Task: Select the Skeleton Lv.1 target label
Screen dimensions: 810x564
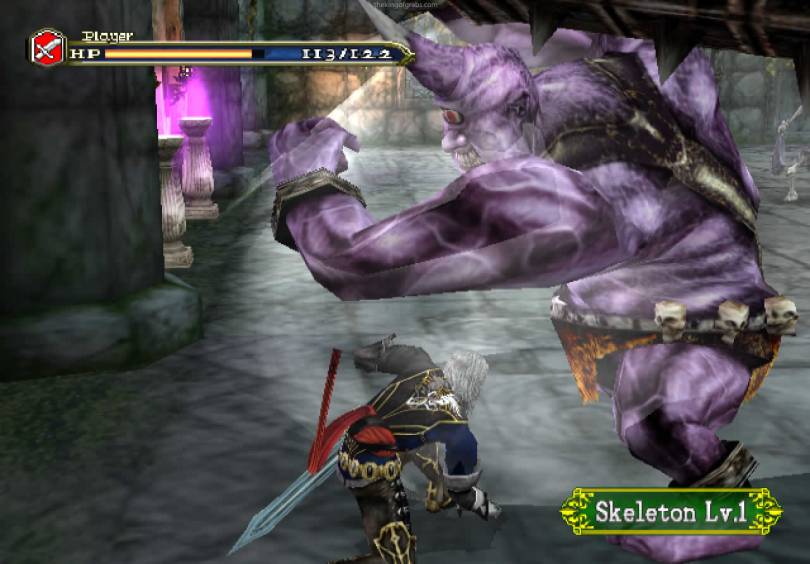Action: [x=671, y=512]
